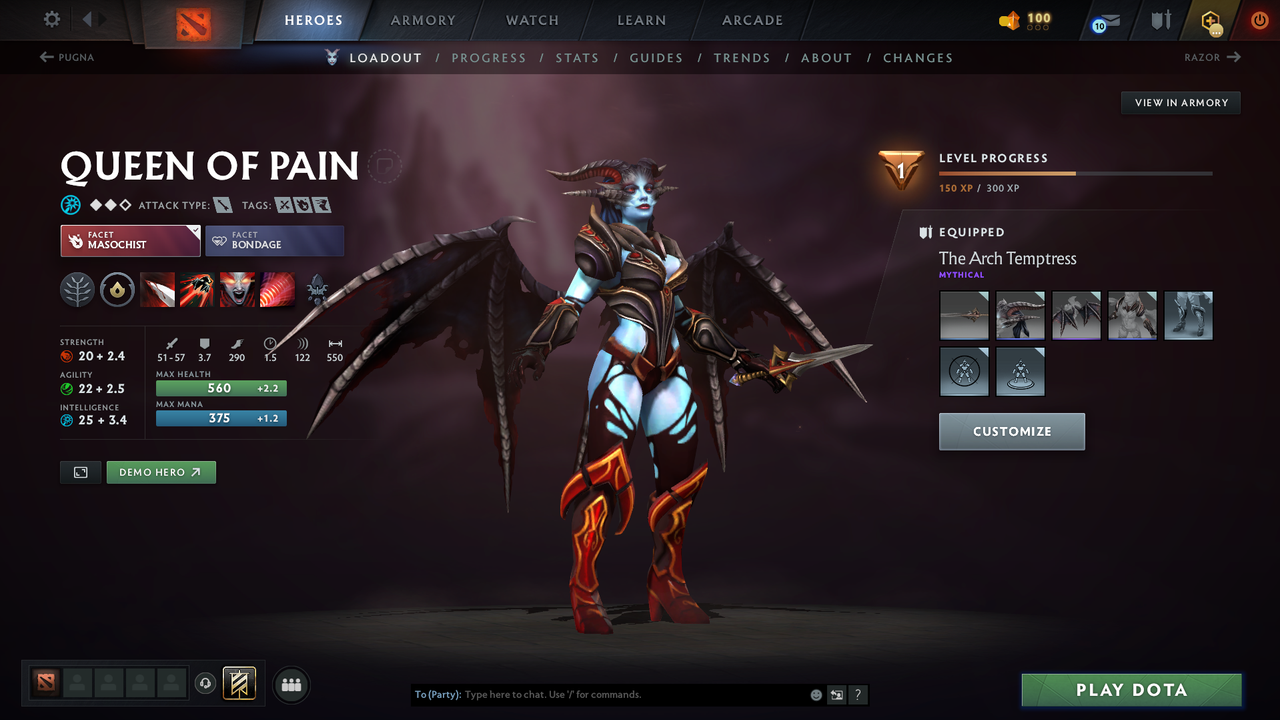The image size is (1280, 720).
Task: Click the talent tree icon
Action: [x=78, y=290]
